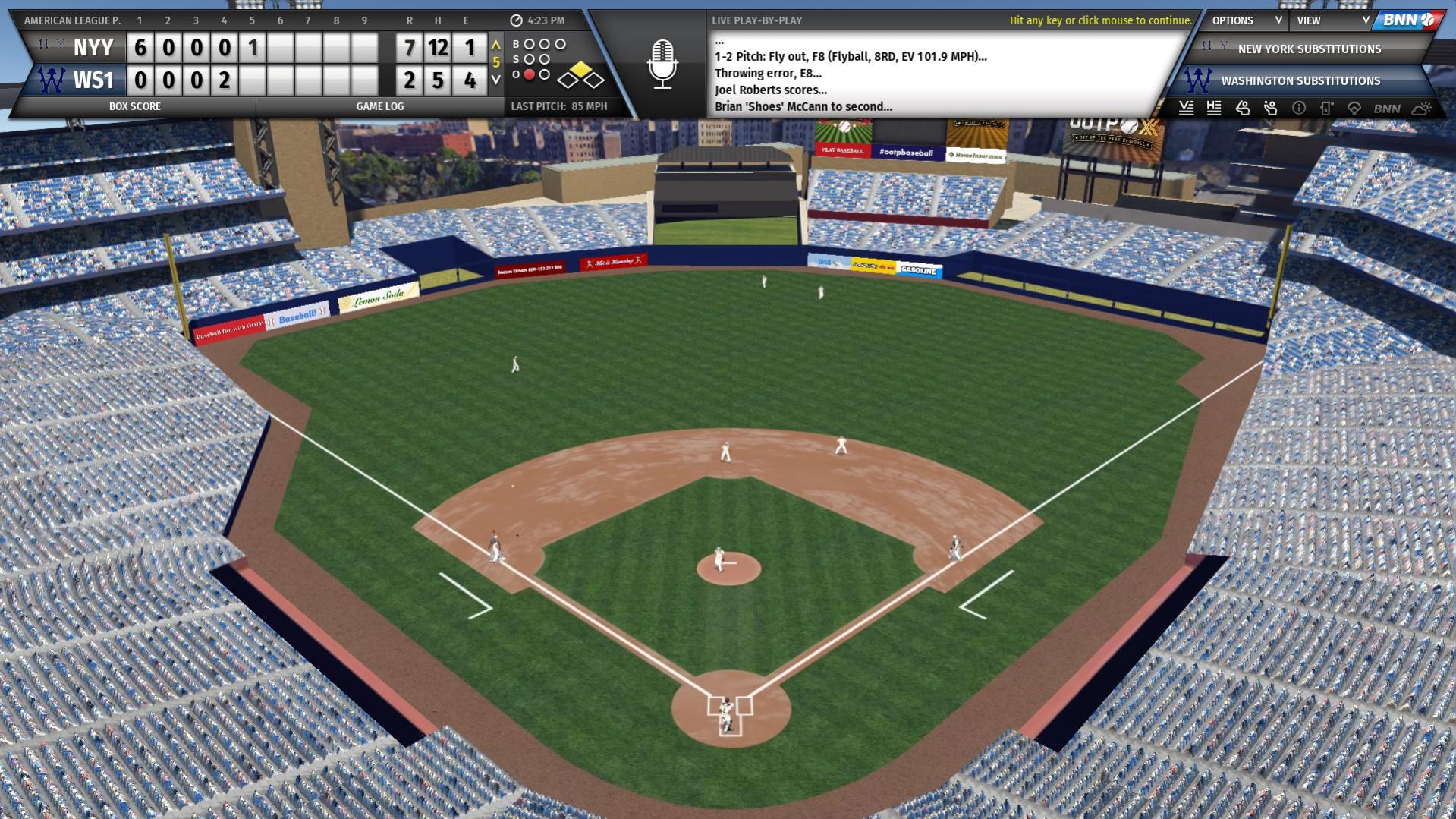Open the pitcher statistics icon

pyautogui.click(x=1271, y=109)
